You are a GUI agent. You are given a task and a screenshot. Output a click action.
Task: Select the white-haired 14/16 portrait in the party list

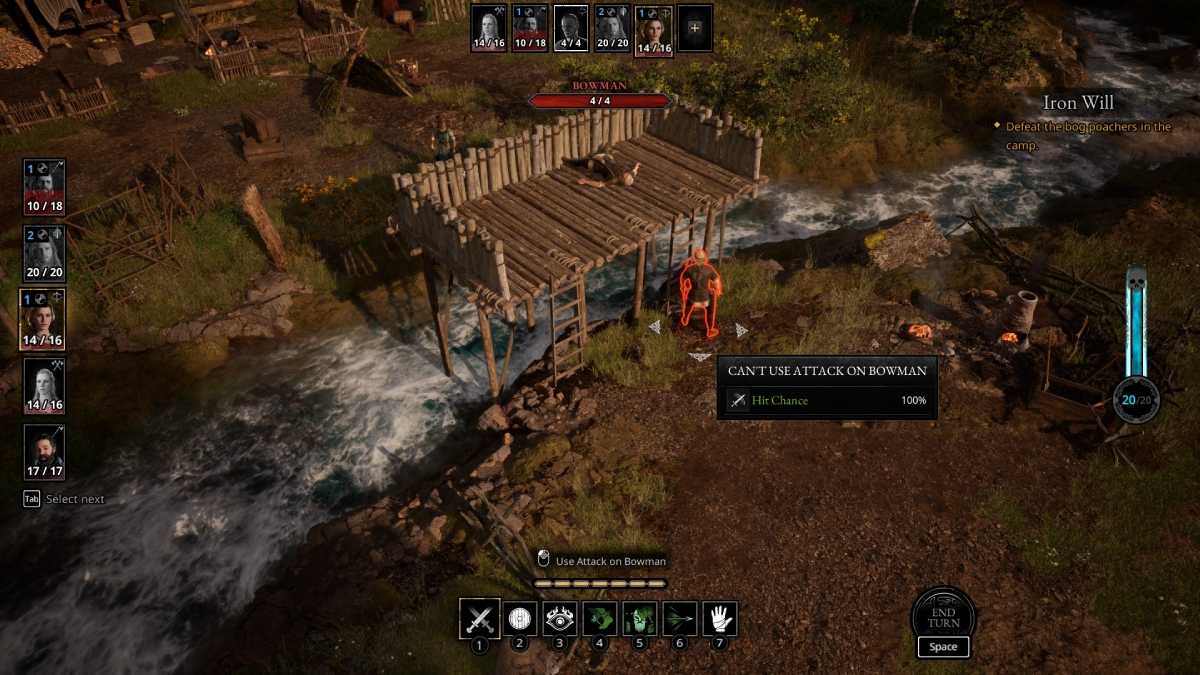click(44, 385)
